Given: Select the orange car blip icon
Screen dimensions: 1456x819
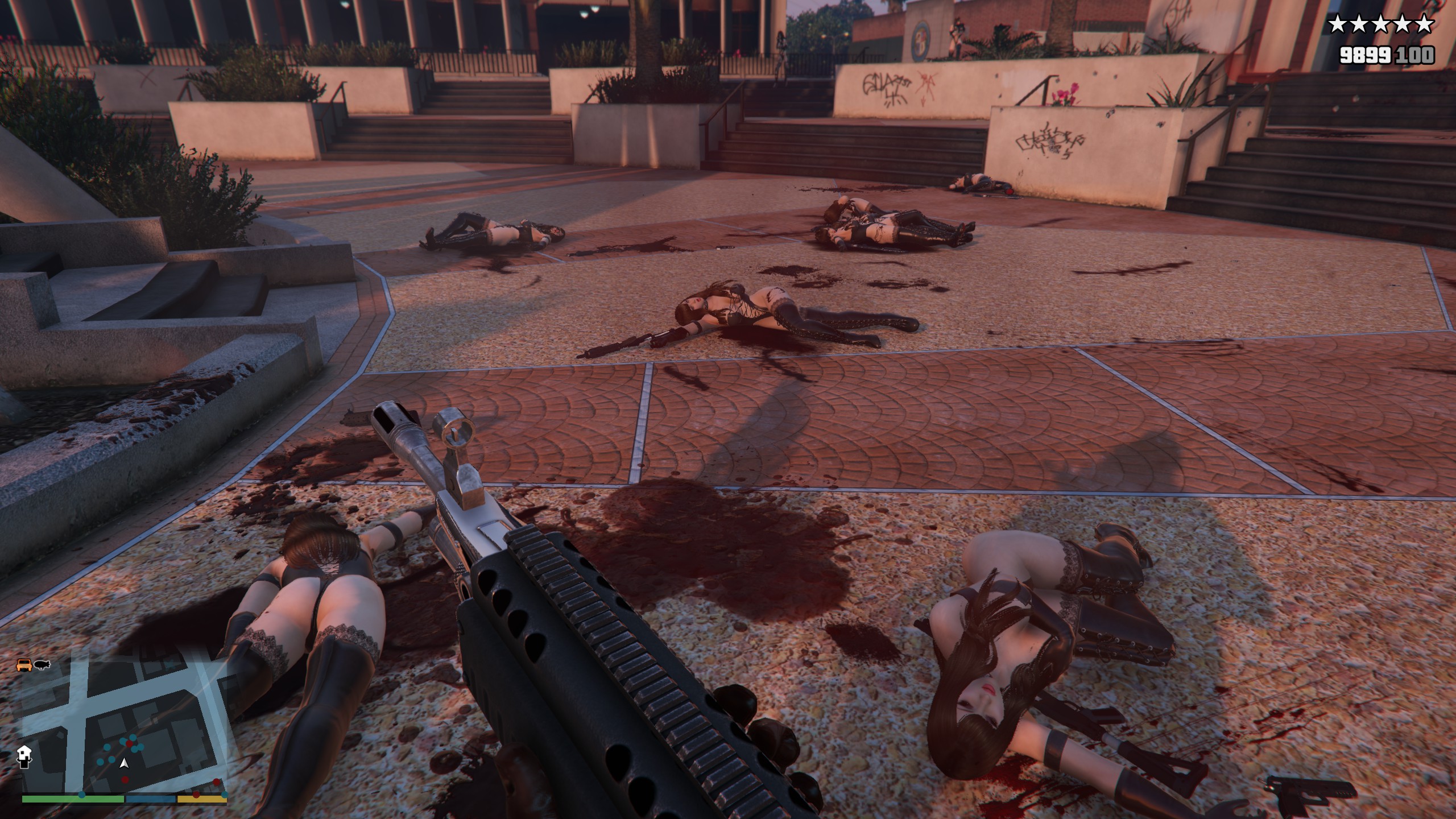Looking at the screenshot, I should [24, 664].
